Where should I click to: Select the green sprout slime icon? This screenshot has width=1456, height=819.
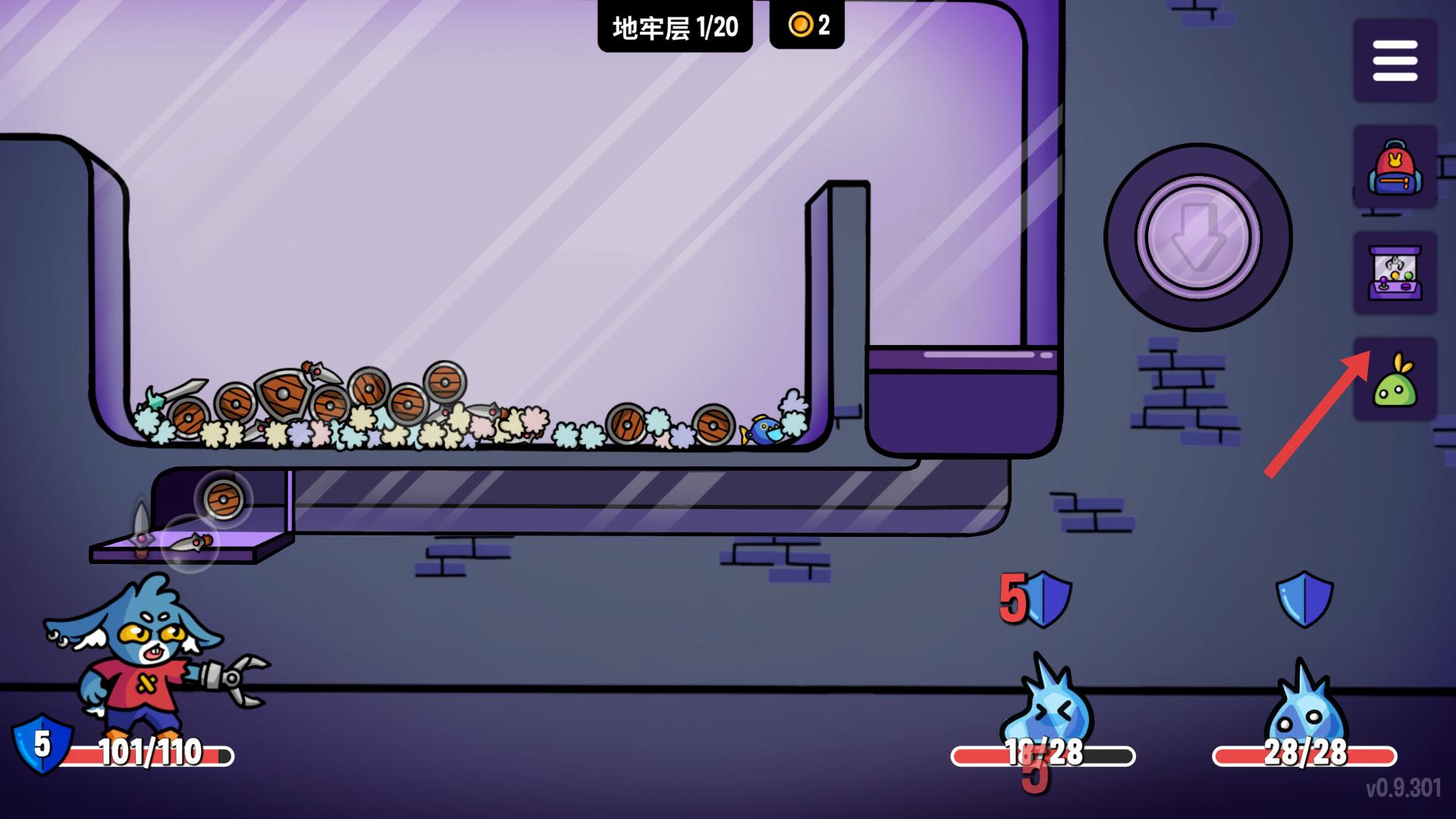(x=1395, y=381)
